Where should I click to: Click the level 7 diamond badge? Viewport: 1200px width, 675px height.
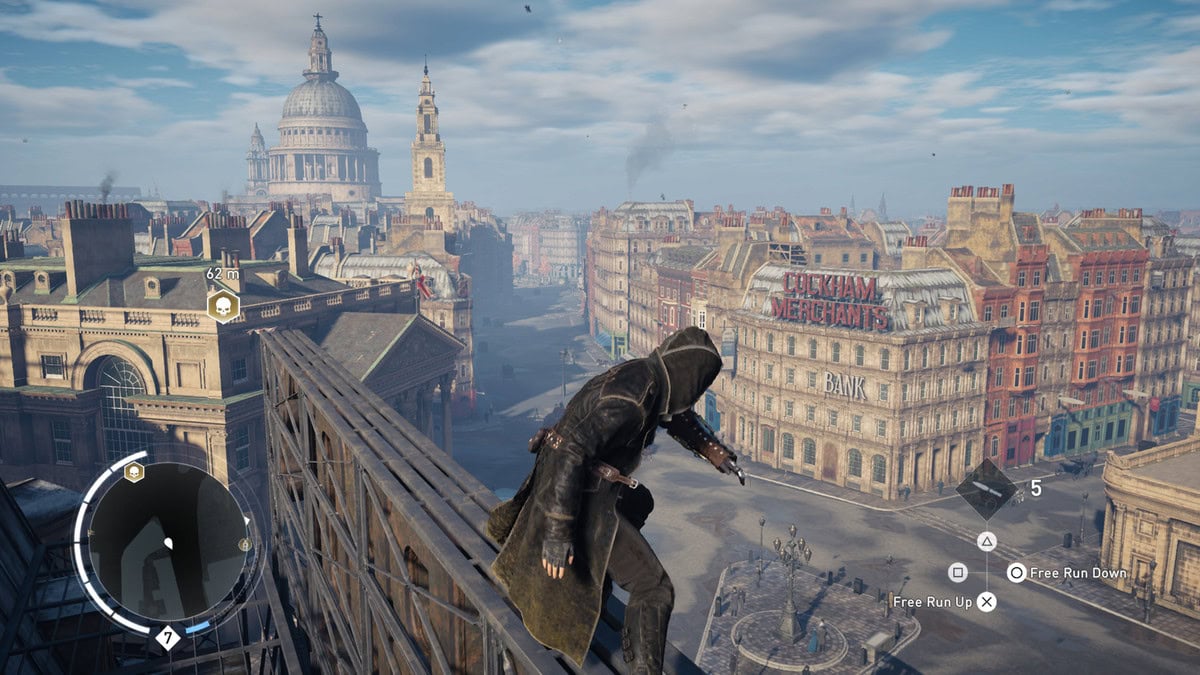168,637
